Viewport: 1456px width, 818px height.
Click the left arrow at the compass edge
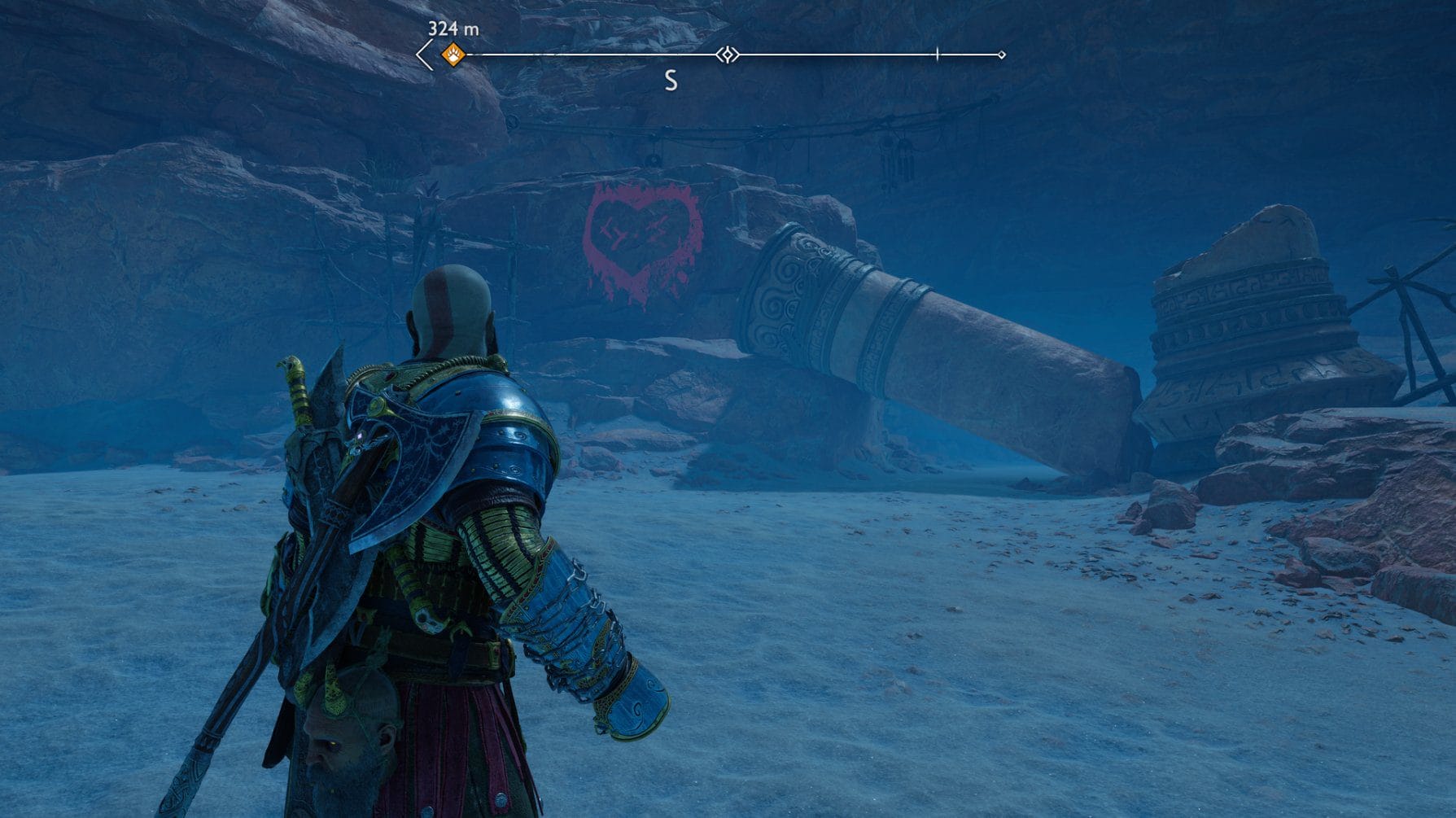pyautogui.click(x=424, y=55)
